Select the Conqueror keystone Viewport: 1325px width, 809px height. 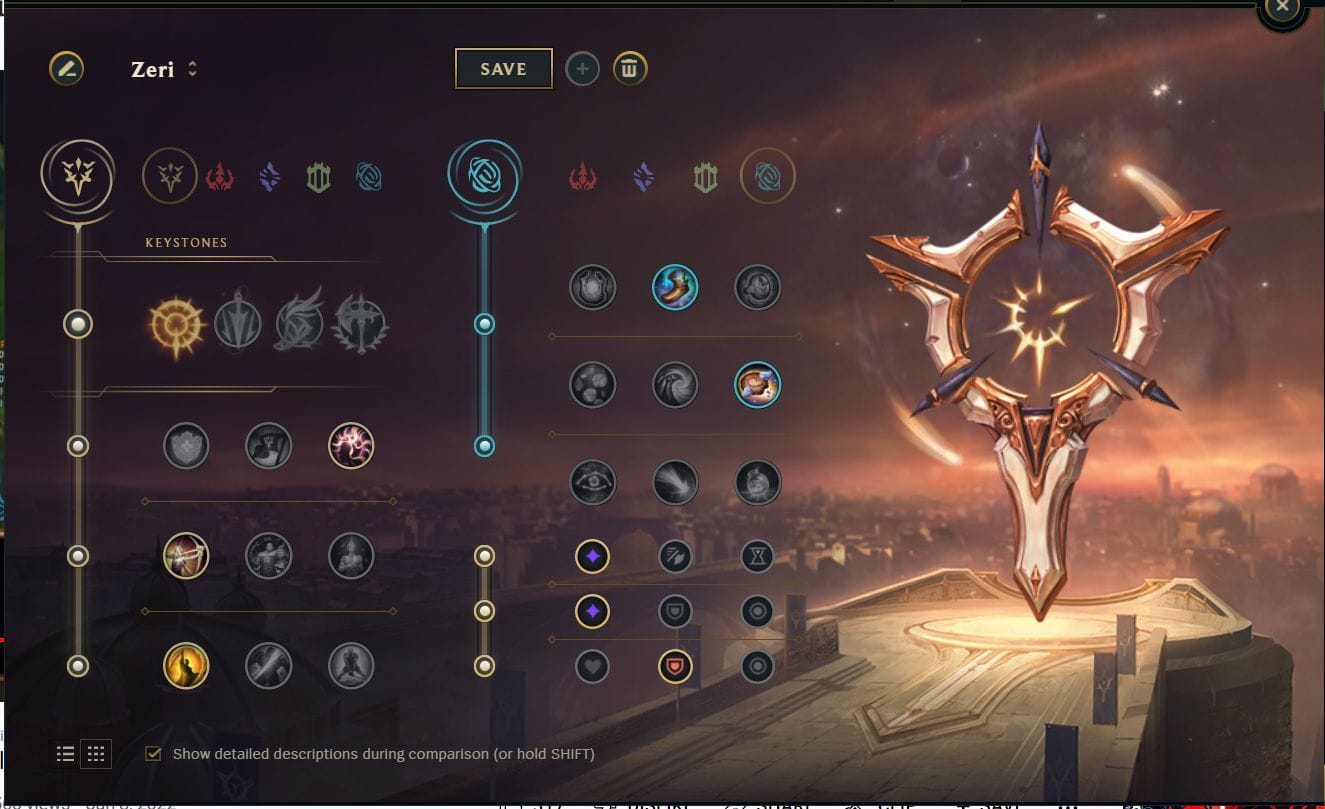point(362,322)
